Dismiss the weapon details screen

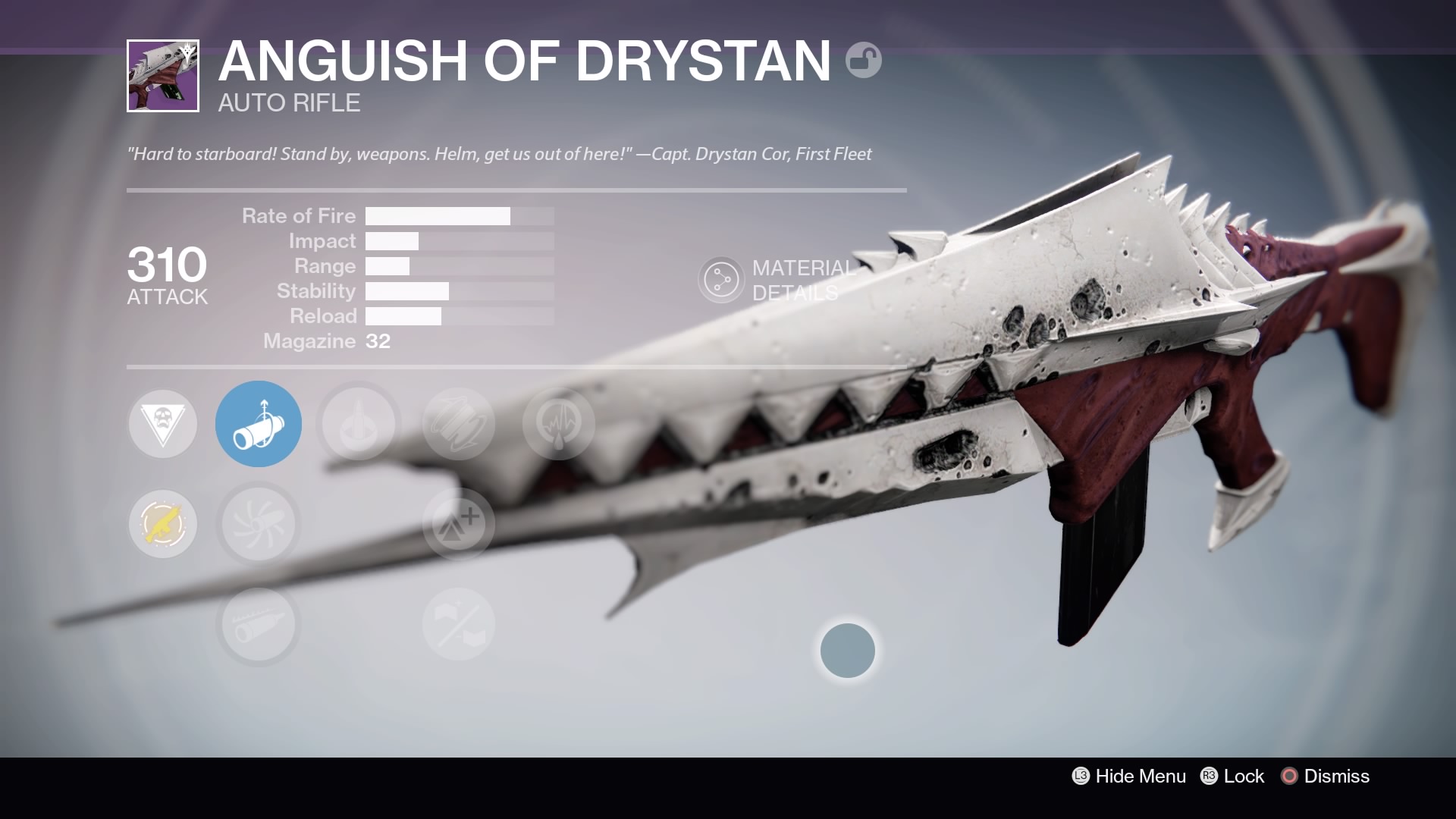click(x=1326, y=776)
